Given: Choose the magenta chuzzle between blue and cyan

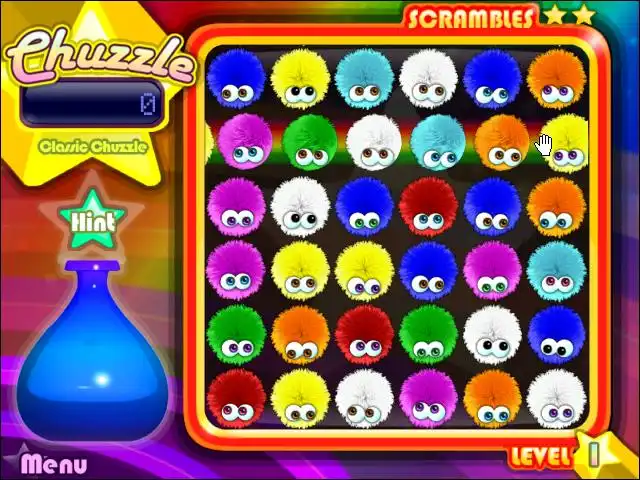Looking at the screenshot, I should (x=492, y=269).
